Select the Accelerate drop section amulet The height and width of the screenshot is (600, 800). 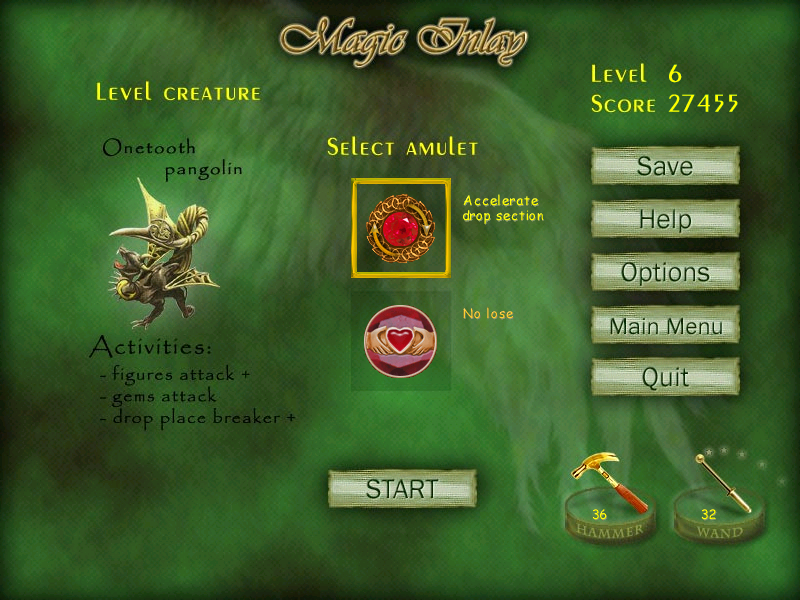point(401,228)
